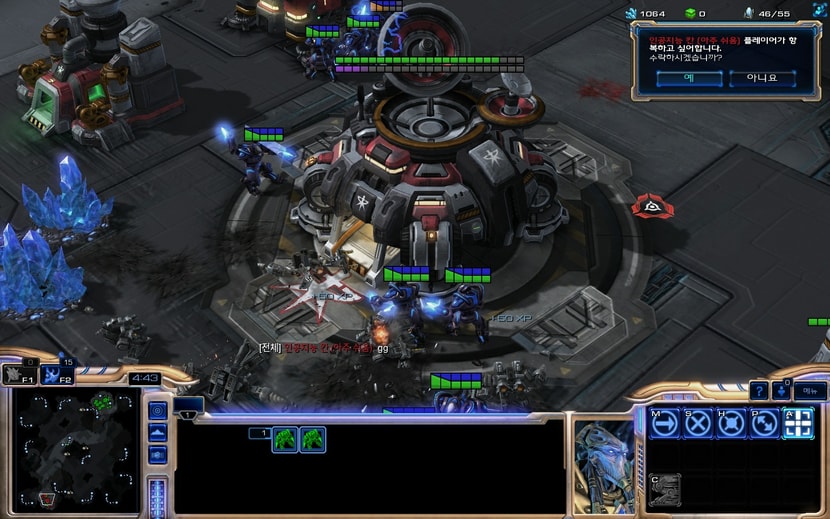
Task: Decline the surrender with the 아니요 button
Action: (x=761, y=78)
